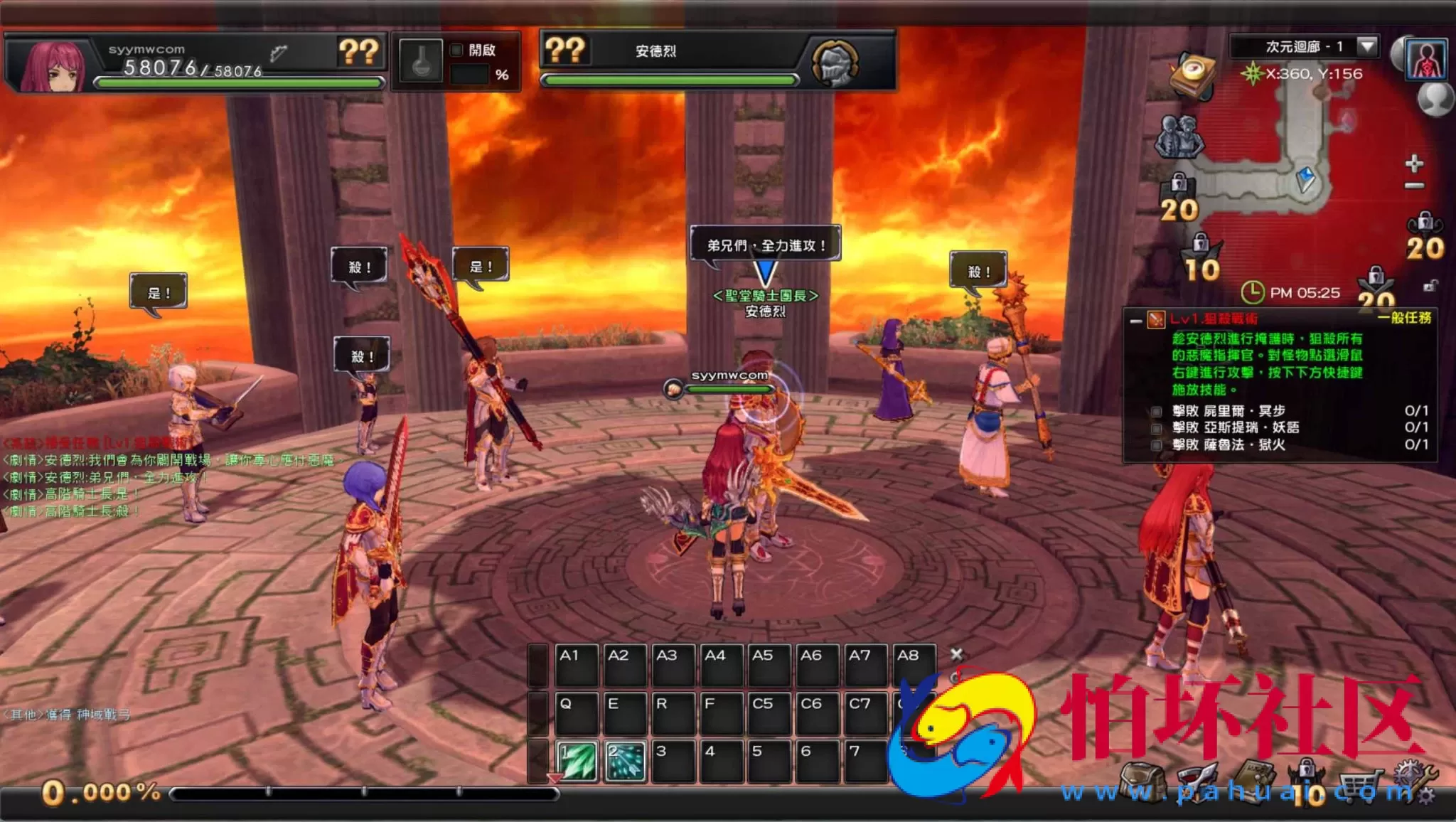Click the red body silhouette status icon
Screen dimensions: 1456x822
pos(1426,59)
